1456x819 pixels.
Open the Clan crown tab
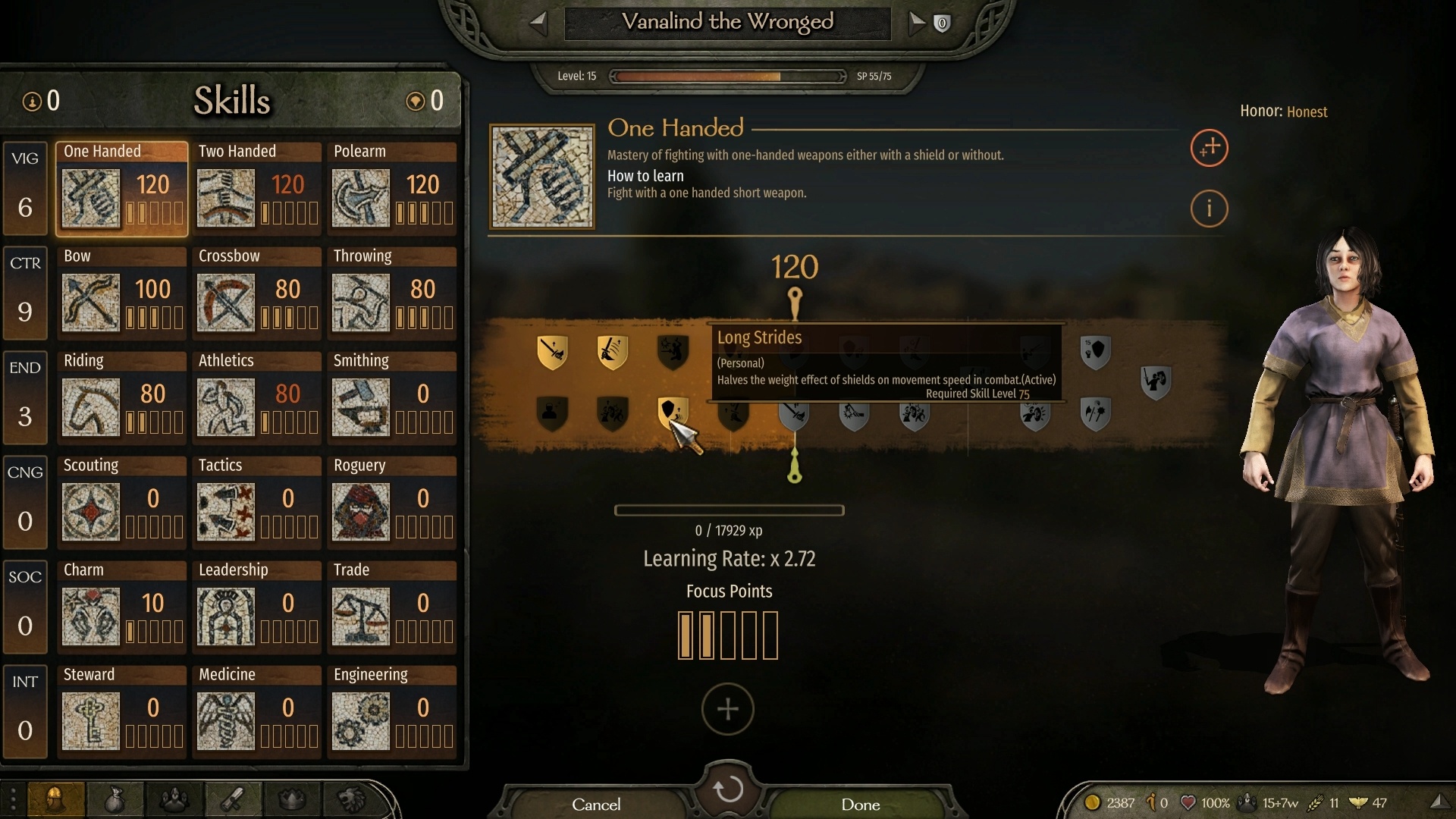[291, 799]
